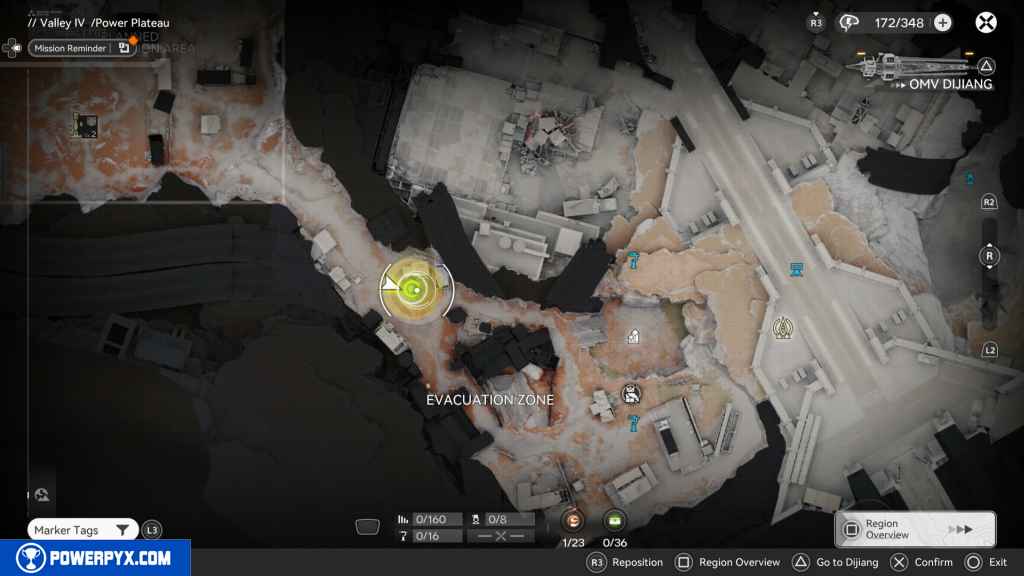Select the square map marker in the upper-left orange area

(86, 125)
